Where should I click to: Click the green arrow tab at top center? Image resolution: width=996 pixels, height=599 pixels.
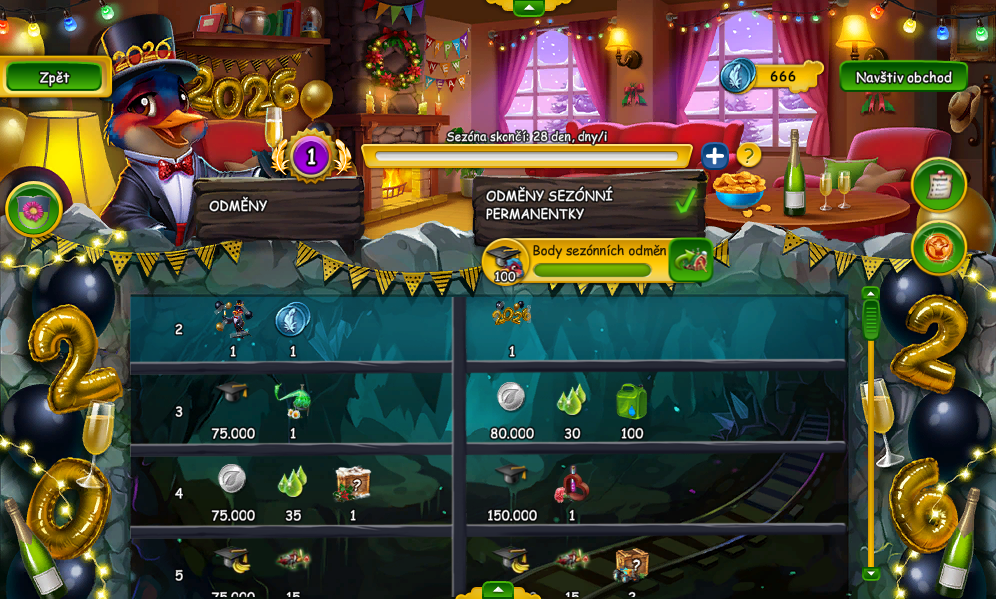(x=528, y=8)
